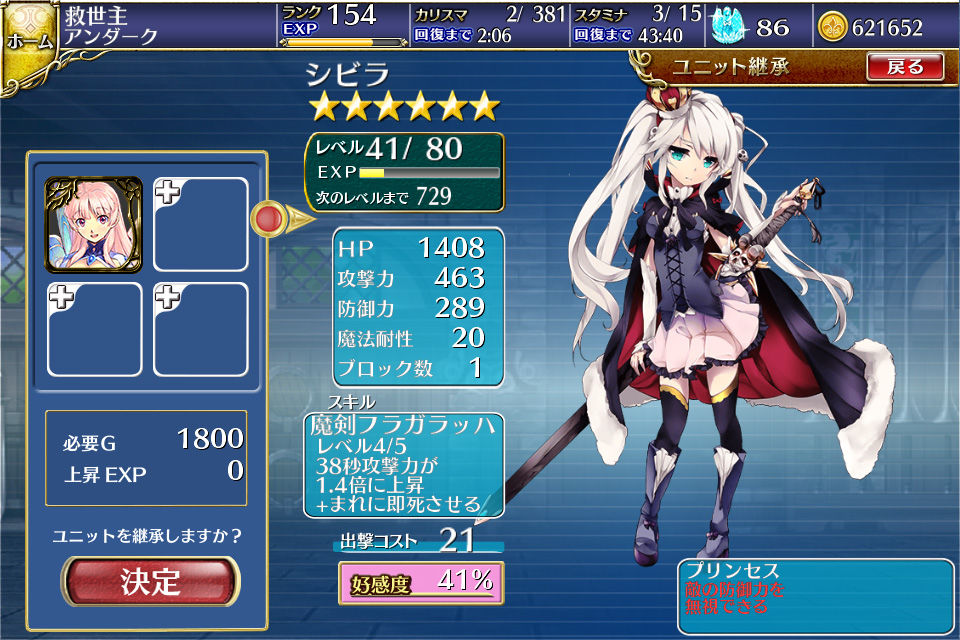This screenshot has height=640, width=960.
Task: View the 魔剣フラガラッハ skill panel
Action: pyautogui.click(x=403, y=464)
